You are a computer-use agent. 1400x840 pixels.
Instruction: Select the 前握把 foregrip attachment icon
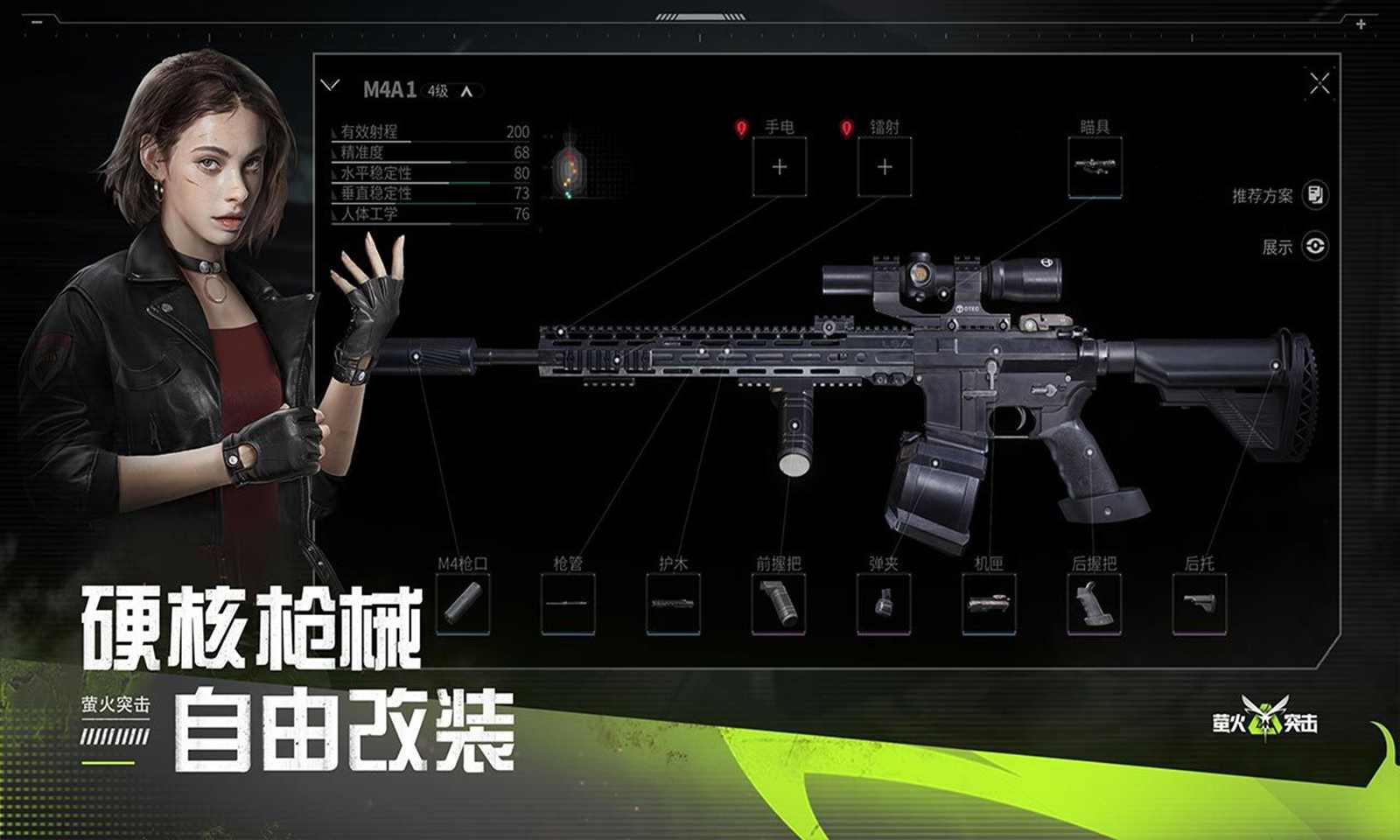tap(777, 603)
